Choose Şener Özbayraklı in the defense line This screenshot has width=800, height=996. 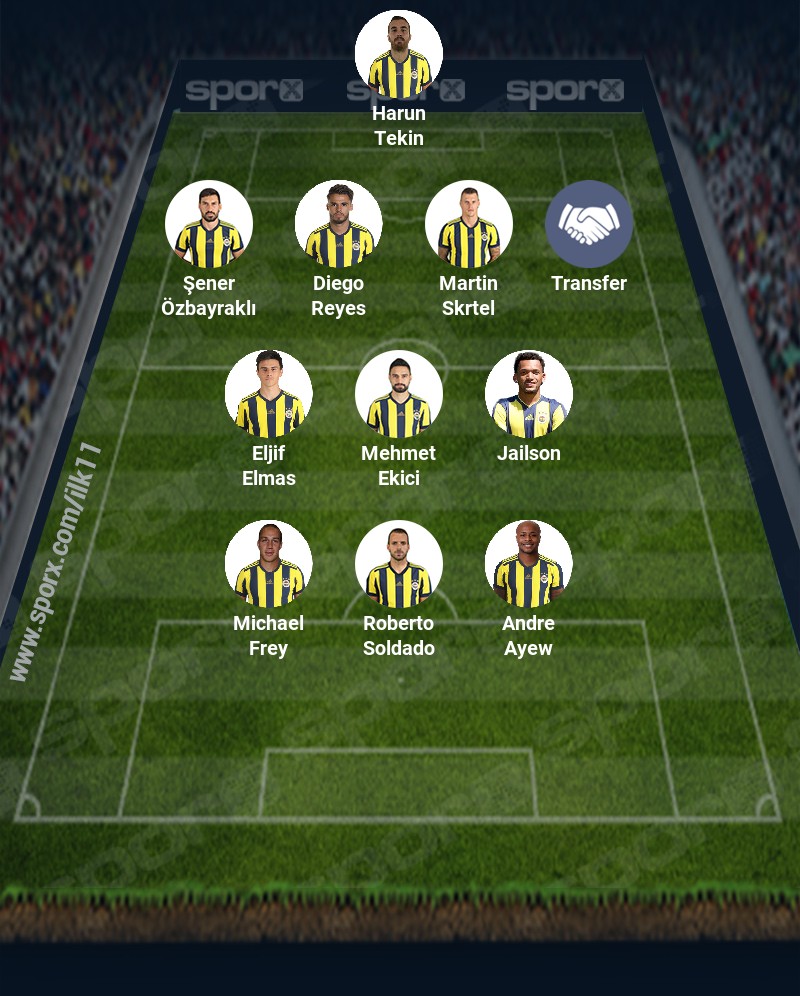[209, 224]
